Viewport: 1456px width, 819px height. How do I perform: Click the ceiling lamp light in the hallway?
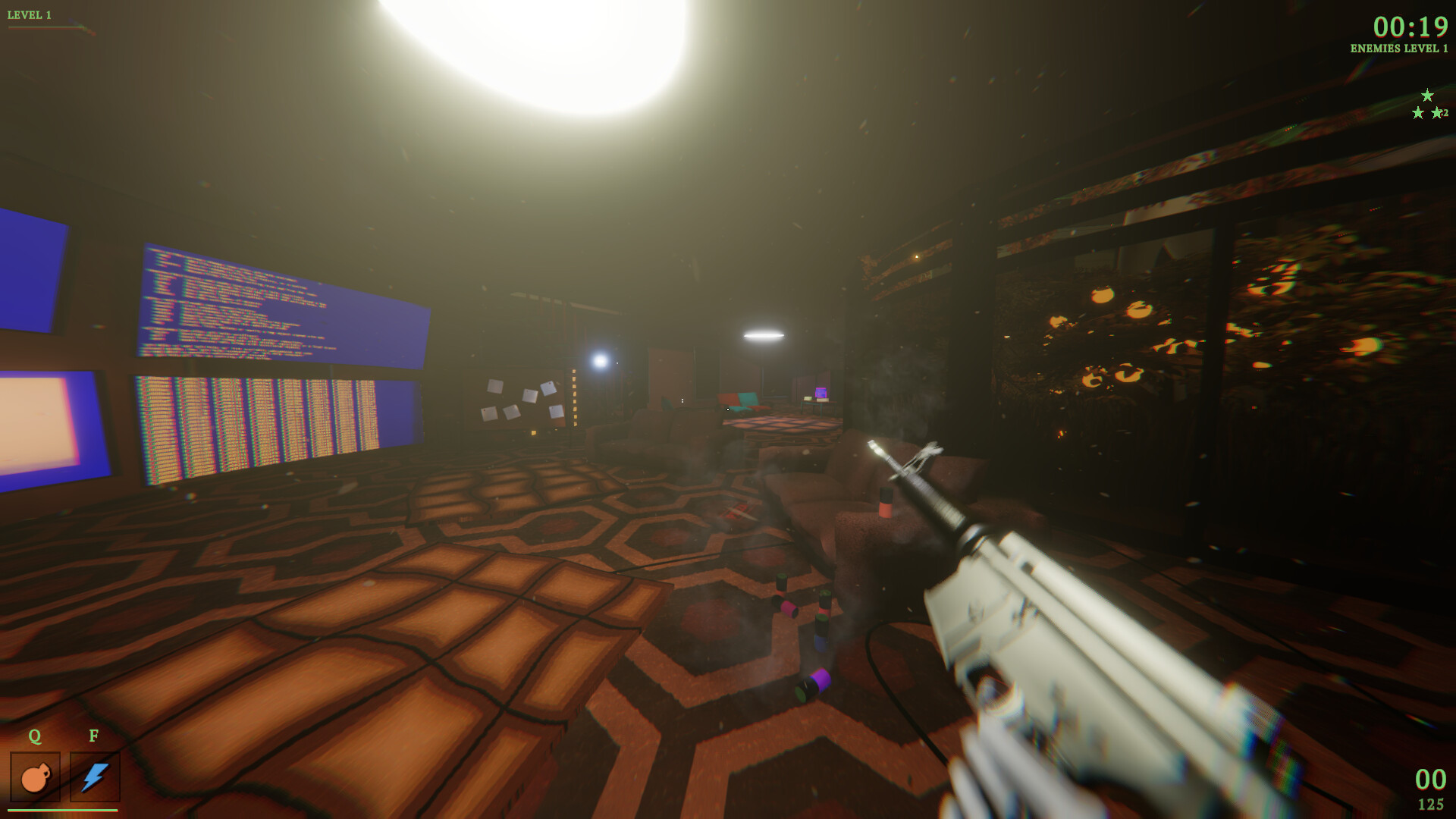coord(764,334)
